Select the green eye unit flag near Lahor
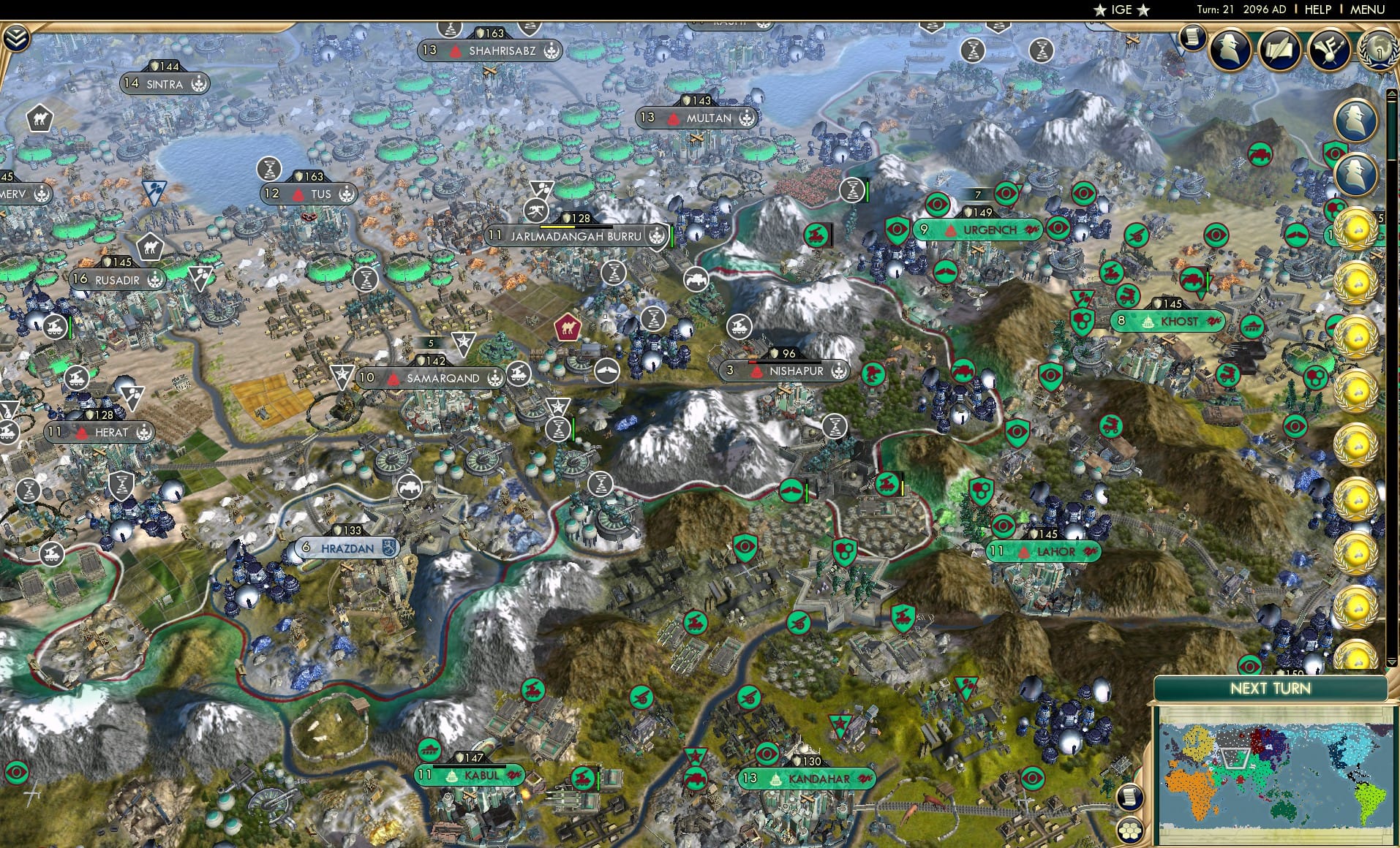This screenshot has width=1400, height=848. click(1004, 526)
